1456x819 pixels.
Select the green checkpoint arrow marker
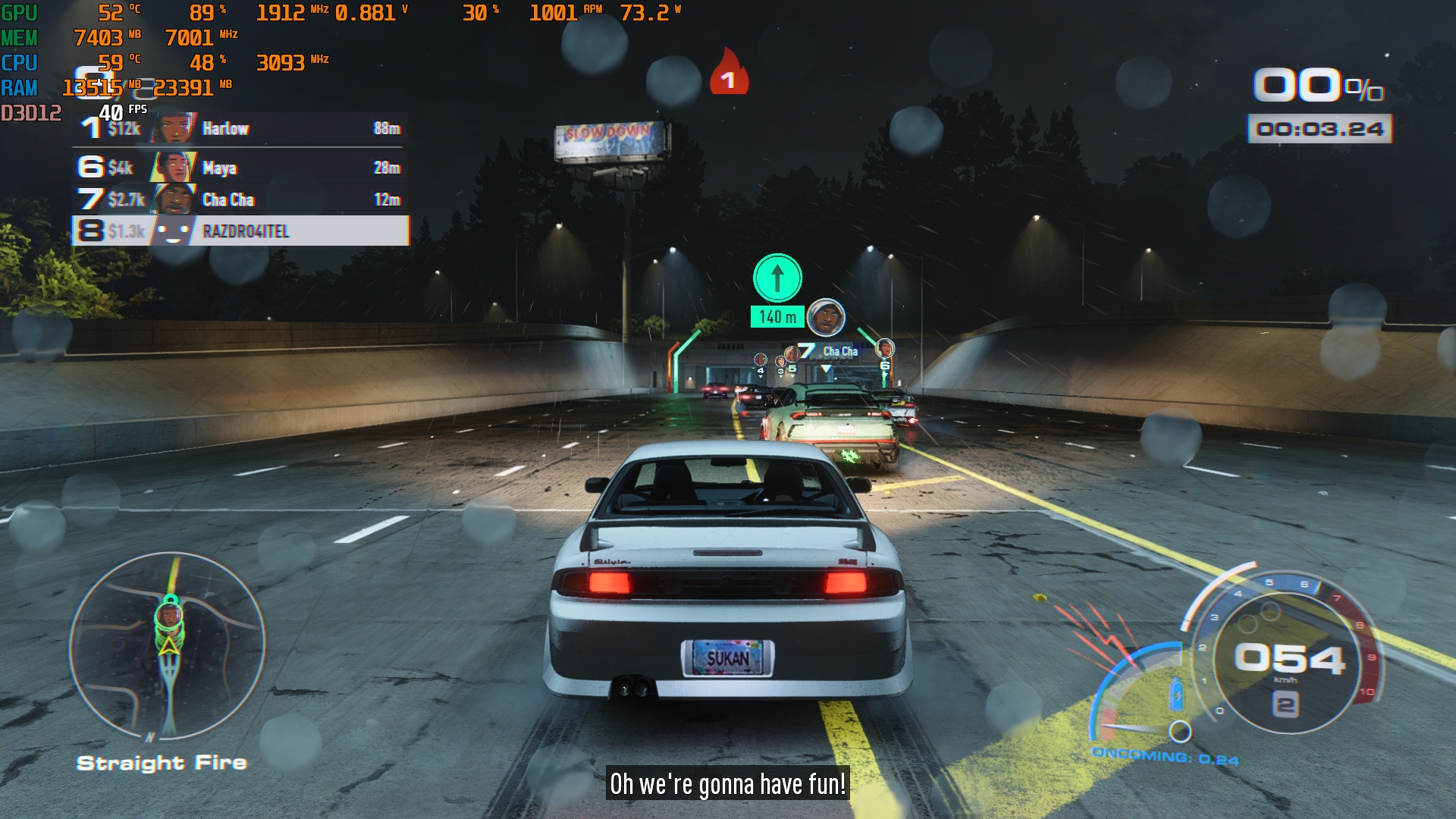tap(777, 278)
